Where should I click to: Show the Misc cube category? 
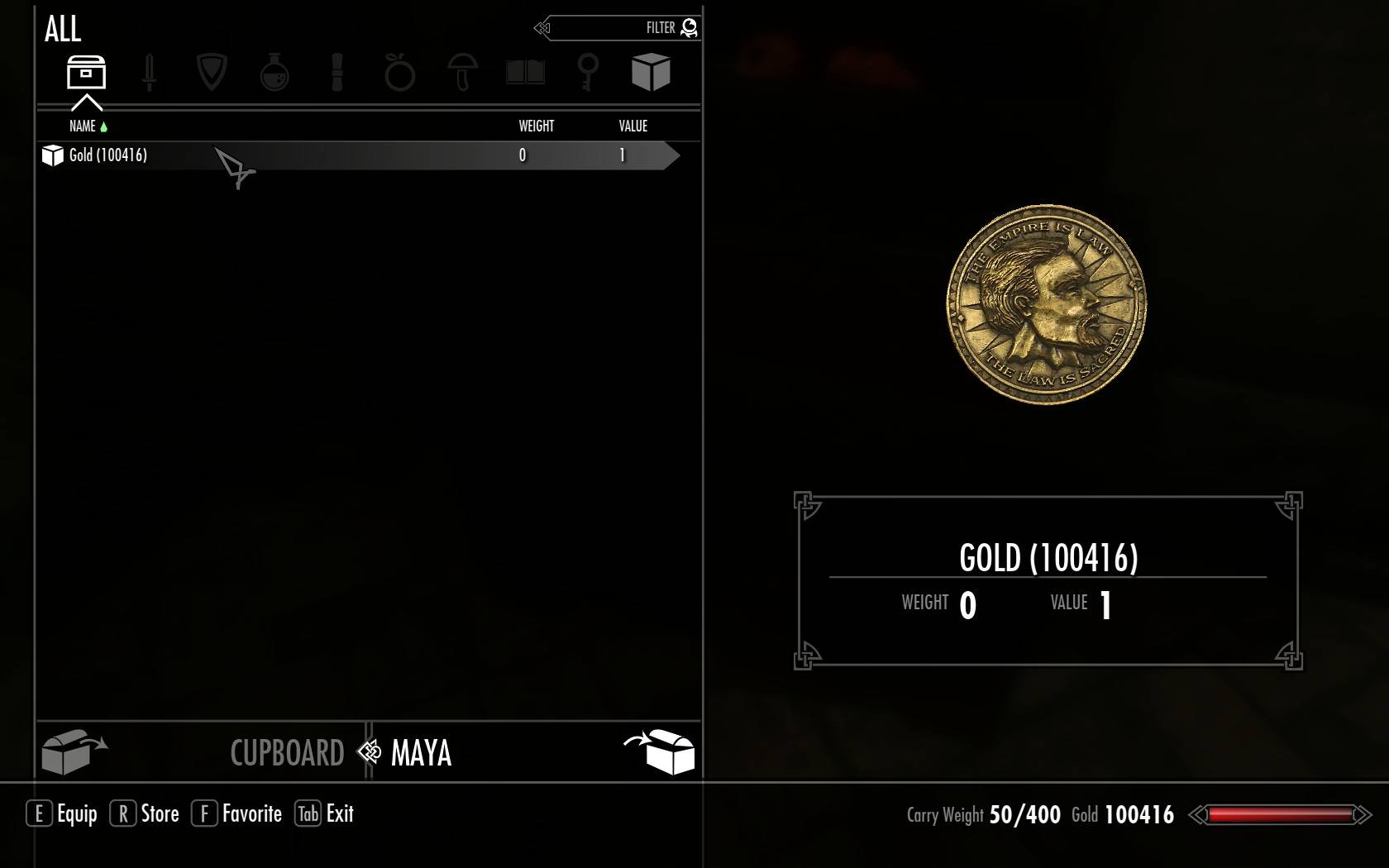(651, 73)
